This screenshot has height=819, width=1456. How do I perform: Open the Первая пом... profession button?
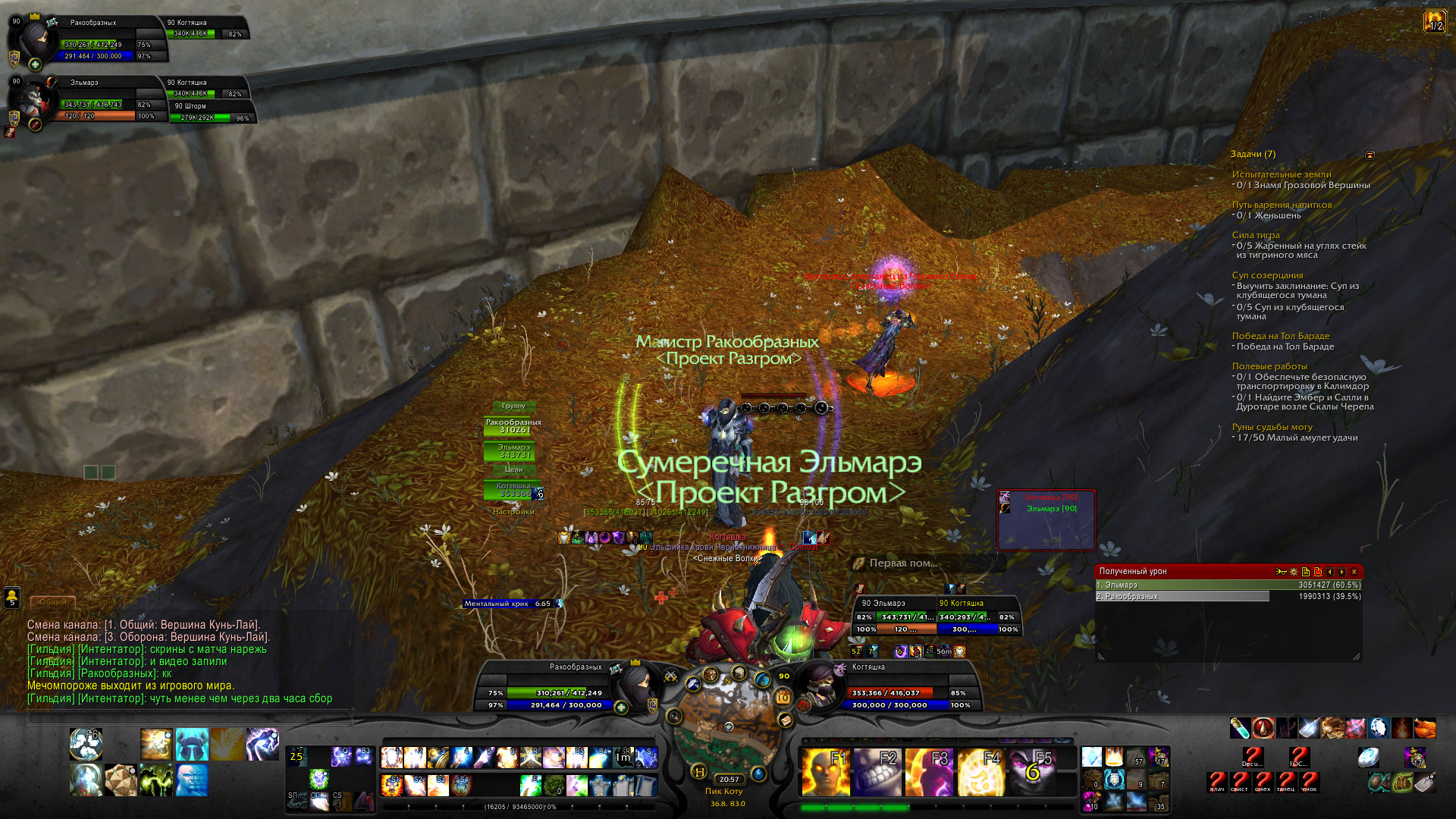pyautogui.click(x=902, y=563)
